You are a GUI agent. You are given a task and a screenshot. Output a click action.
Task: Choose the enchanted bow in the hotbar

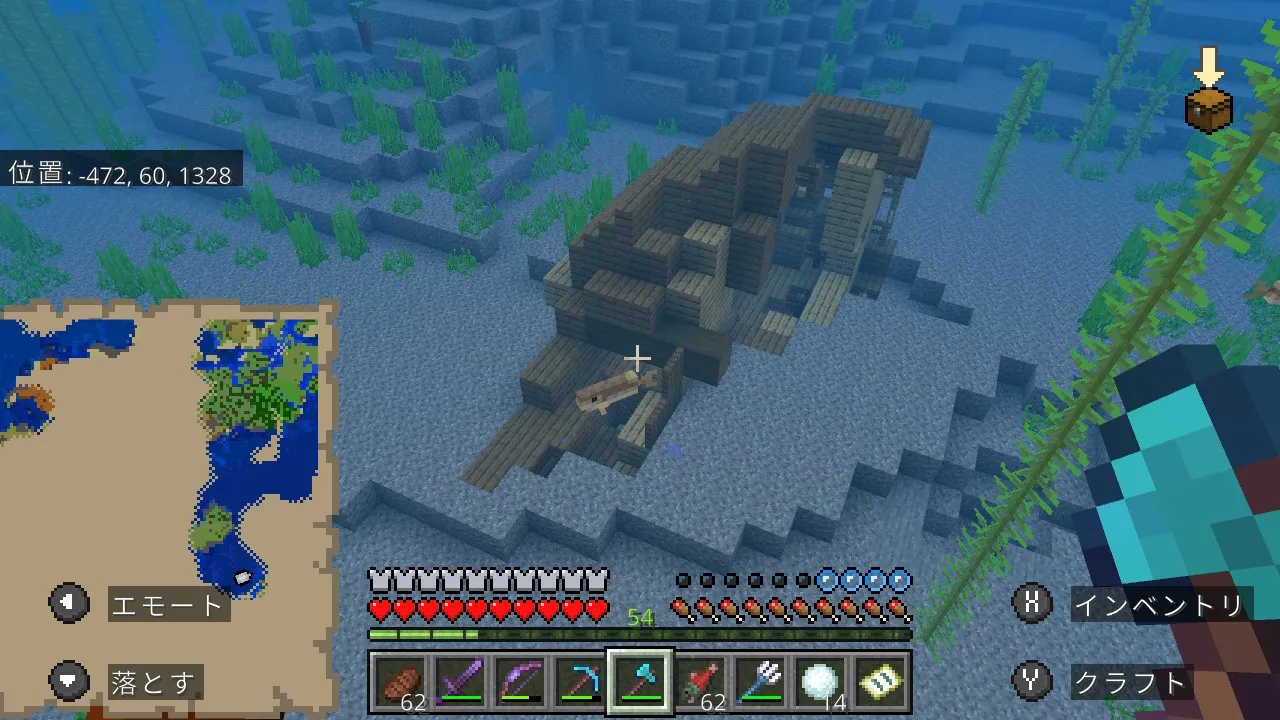coord(518,682)
